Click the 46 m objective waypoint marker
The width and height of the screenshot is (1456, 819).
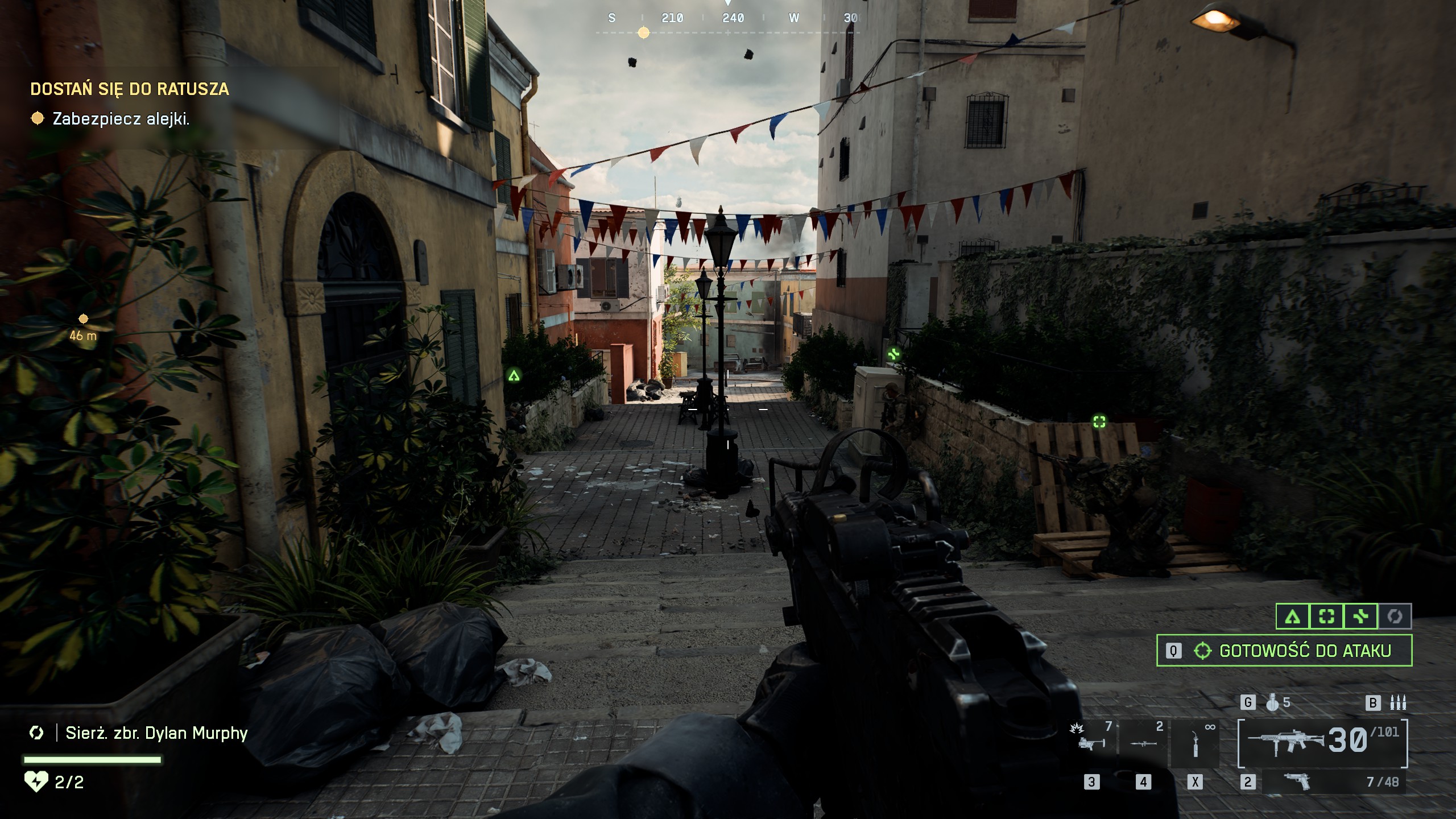(83, 318)
